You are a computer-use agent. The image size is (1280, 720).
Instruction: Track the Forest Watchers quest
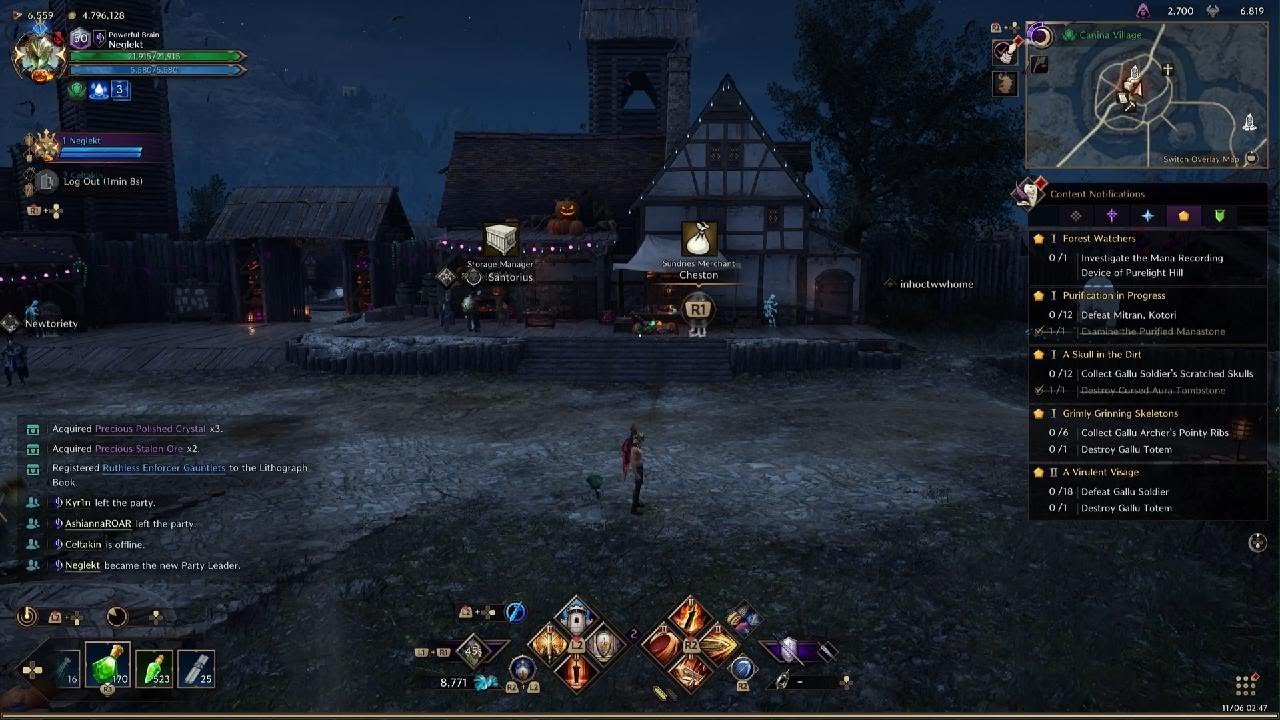(1099, 239)
